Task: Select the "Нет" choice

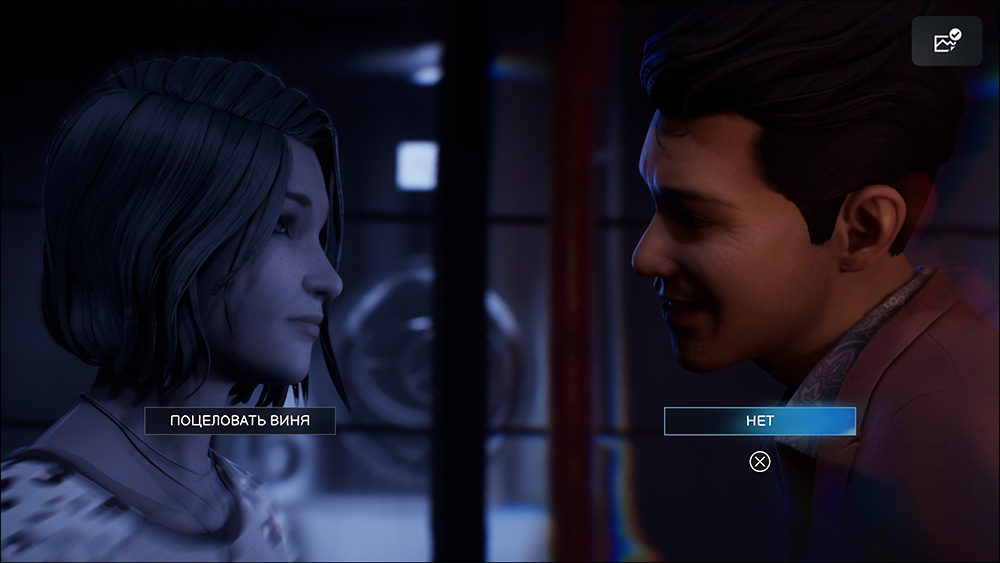Action: (x=760, y=421)
